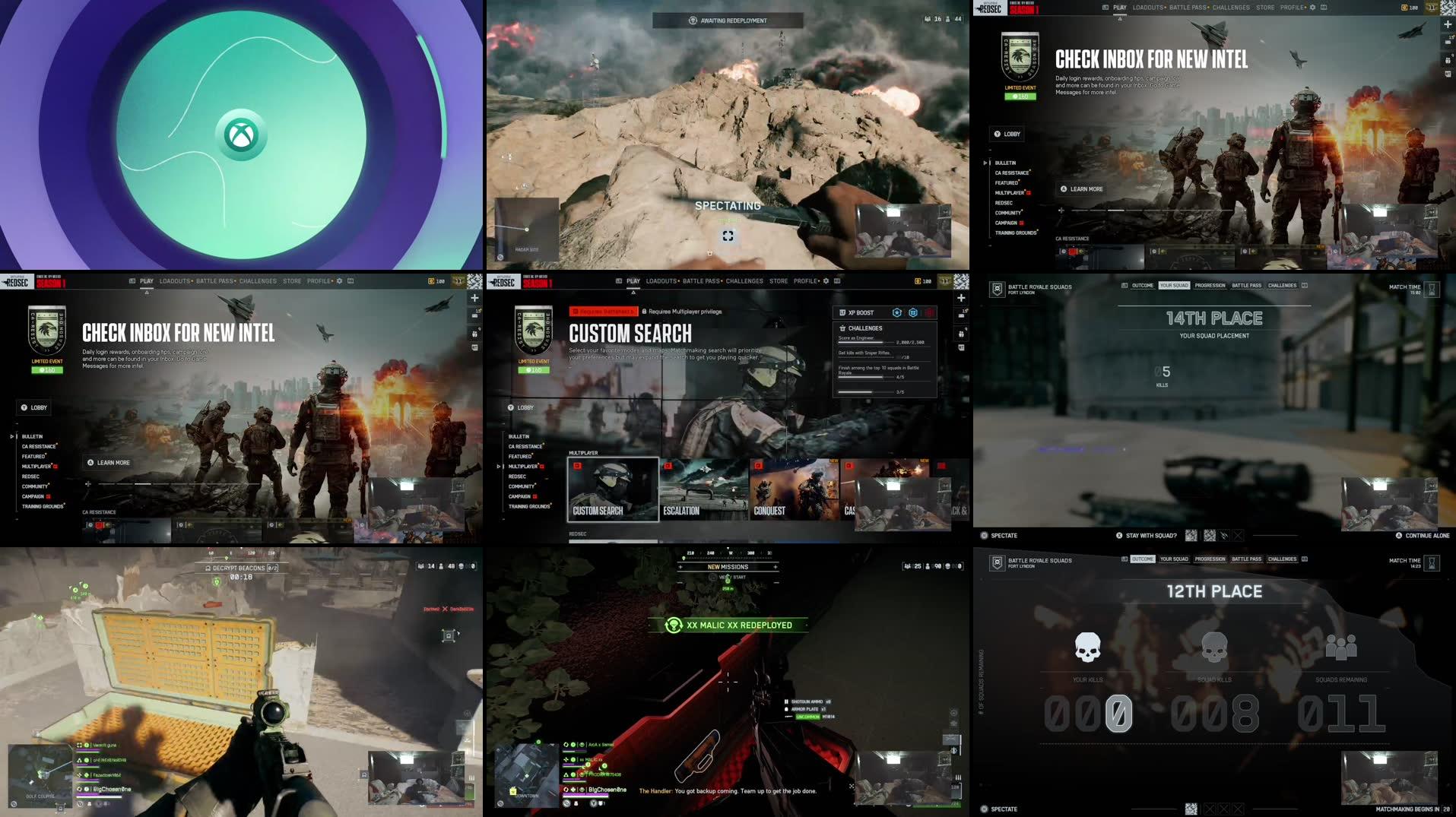
Task: Choose the Stay With Squad option
Action: pos(1150,535)
